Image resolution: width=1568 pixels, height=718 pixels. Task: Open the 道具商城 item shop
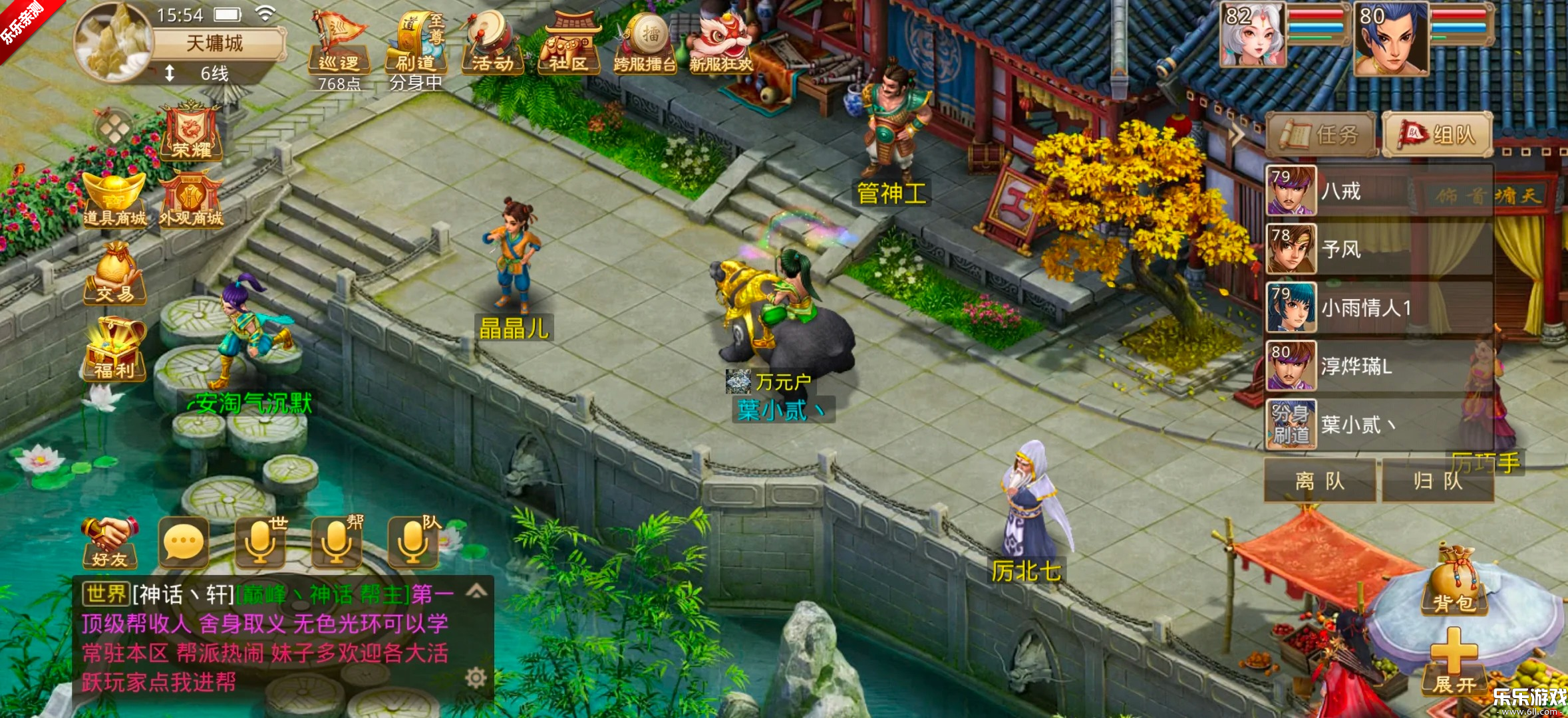114,199
